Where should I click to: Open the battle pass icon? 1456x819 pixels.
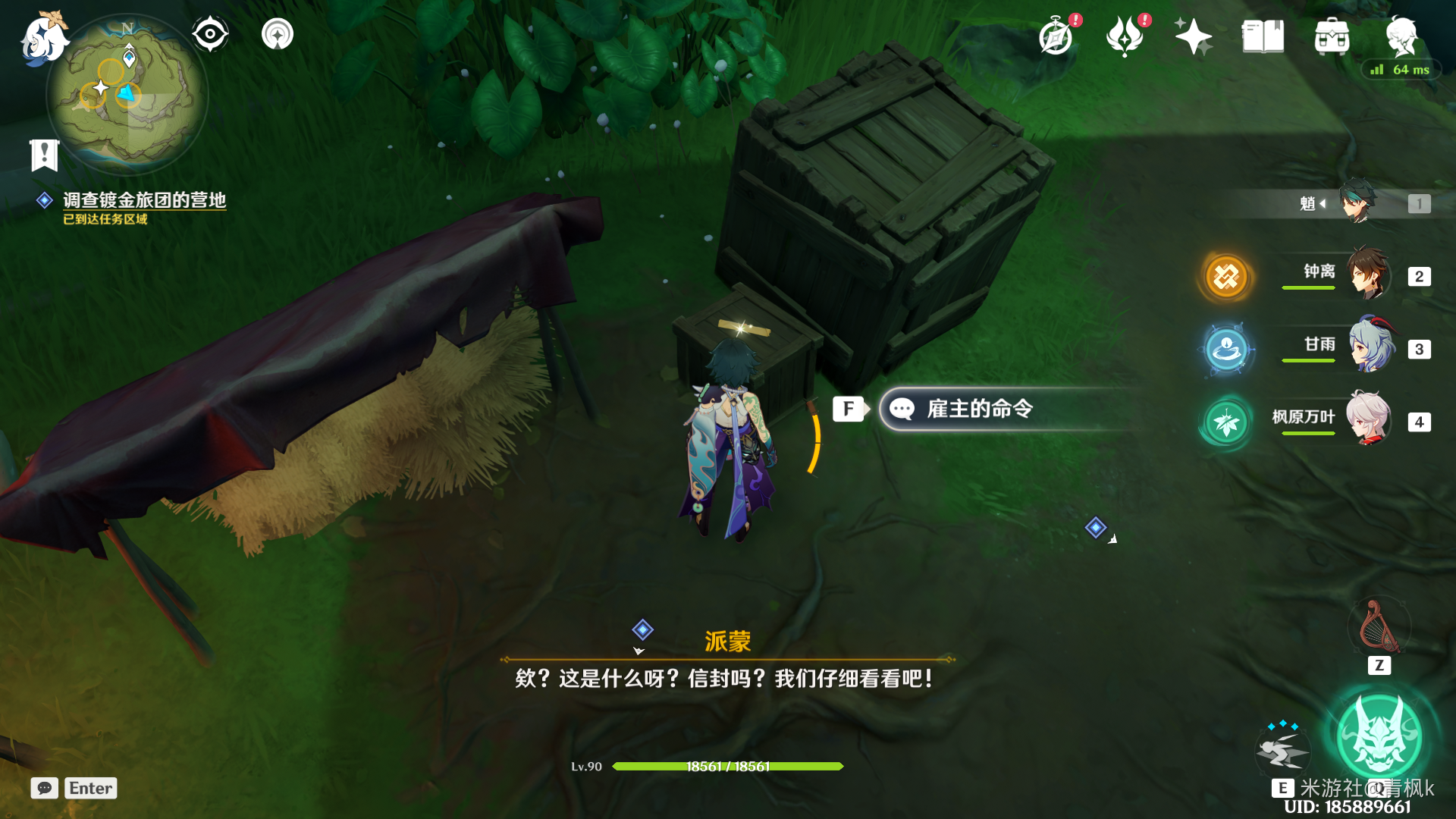click(1125, 36)
